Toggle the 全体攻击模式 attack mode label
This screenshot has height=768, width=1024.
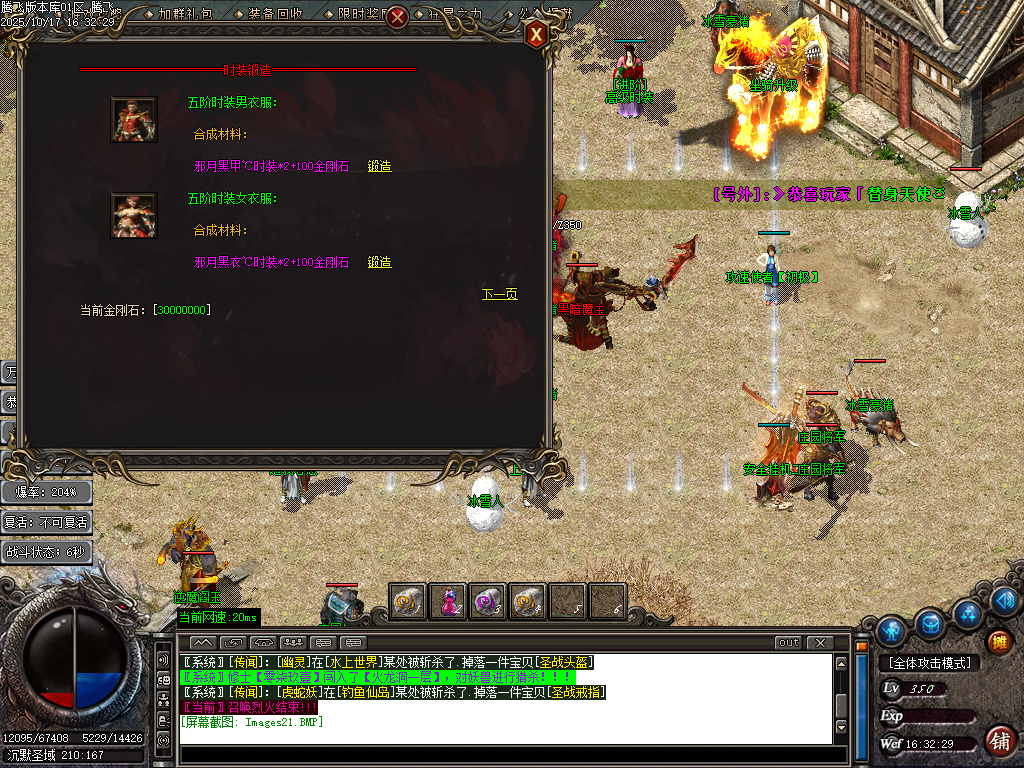928,663
